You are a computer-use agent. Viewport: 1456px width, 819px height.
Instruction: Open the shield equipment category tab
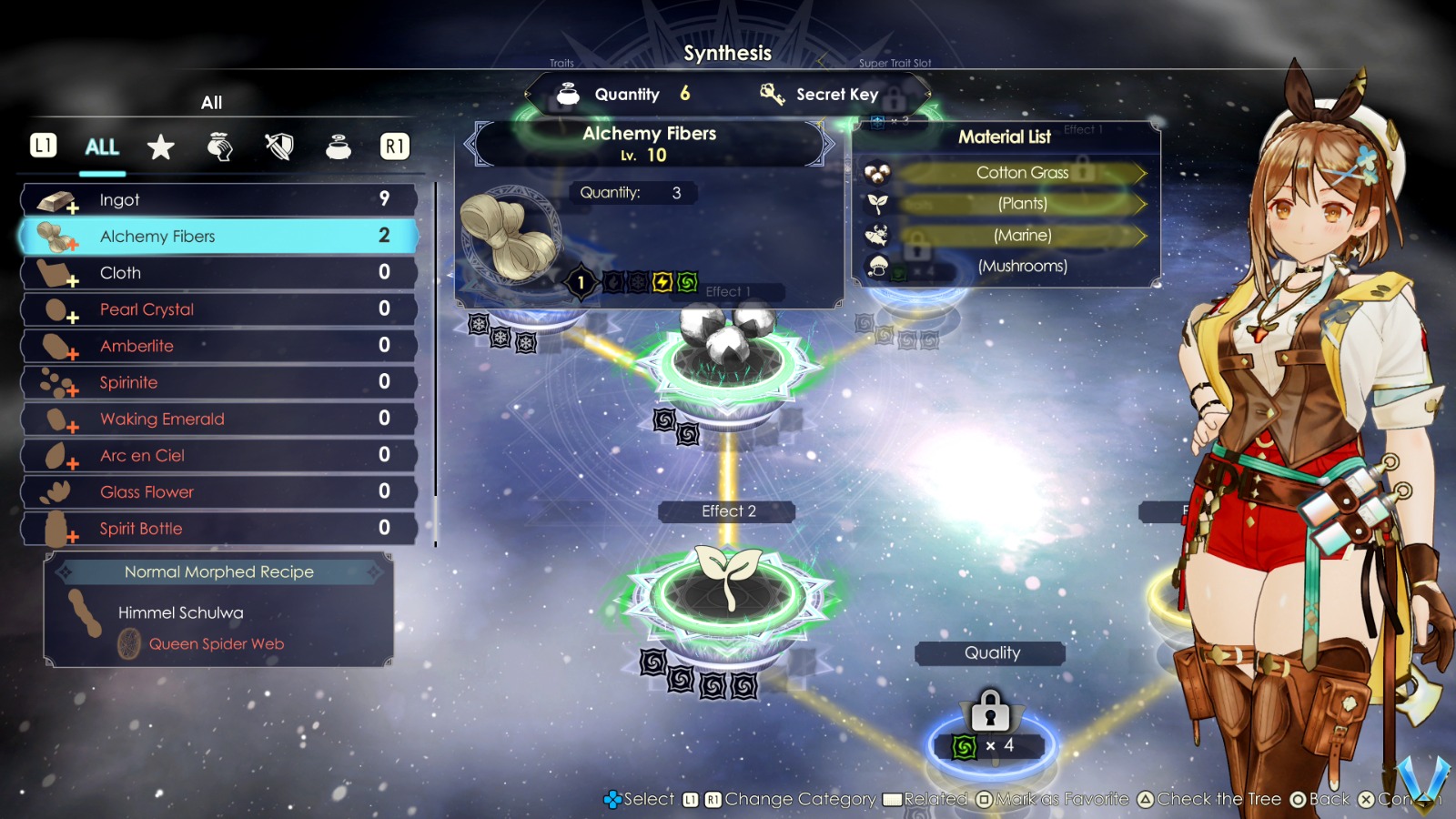[279, 147]
